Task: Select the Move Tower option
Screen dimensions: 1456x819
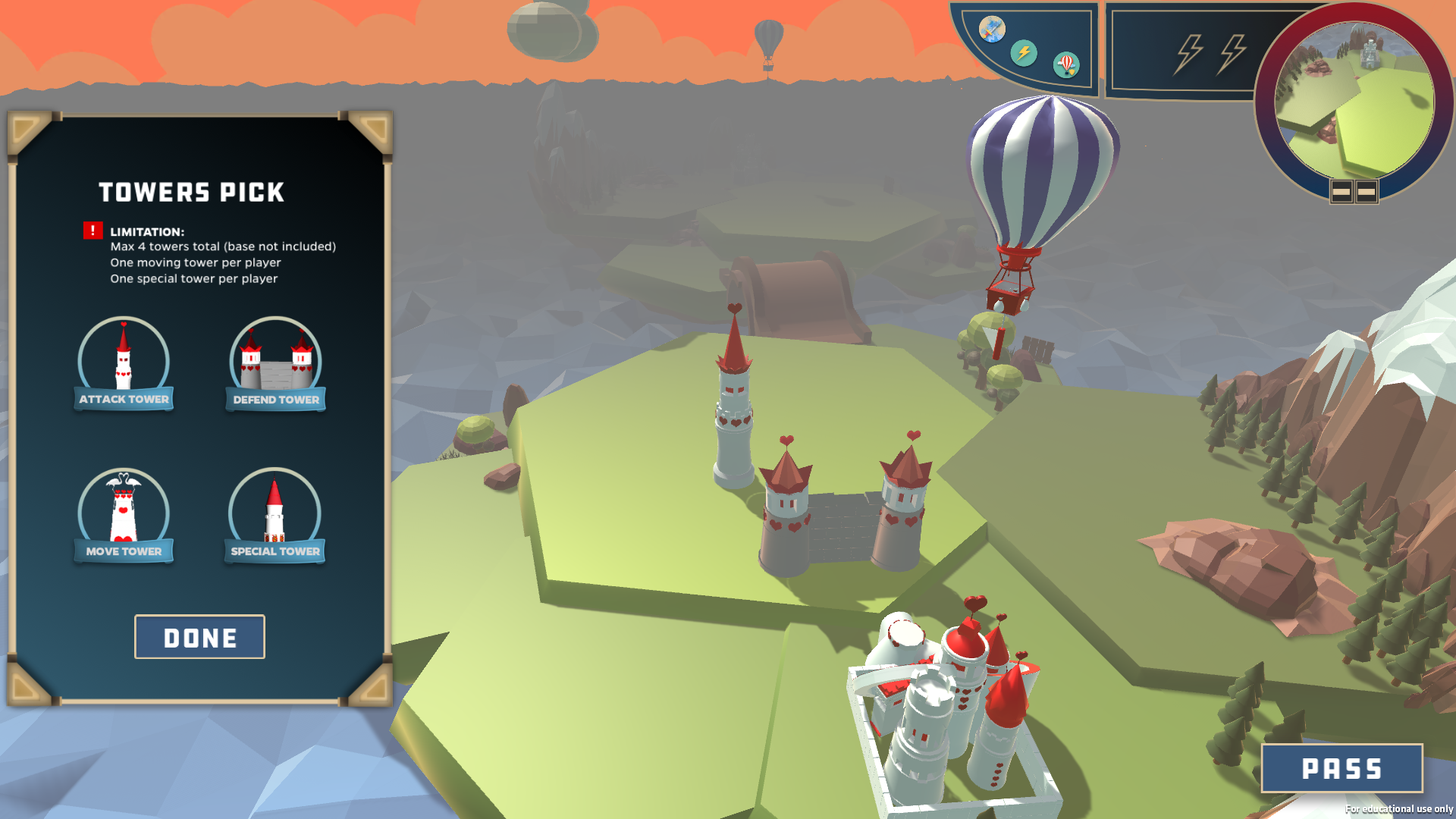Action: point(124,516)
